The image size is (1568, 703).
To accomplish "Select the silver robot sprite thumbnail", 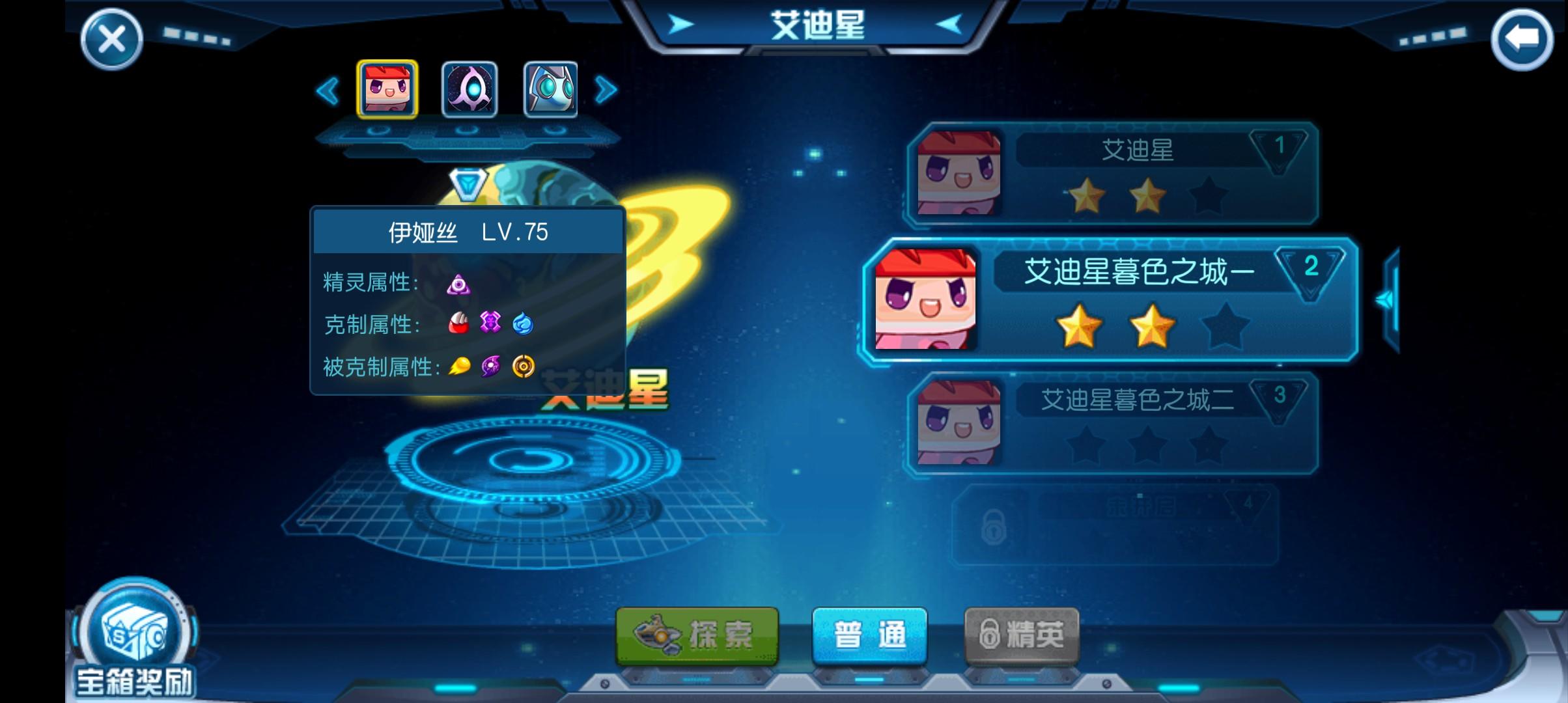I will [550, 90].
